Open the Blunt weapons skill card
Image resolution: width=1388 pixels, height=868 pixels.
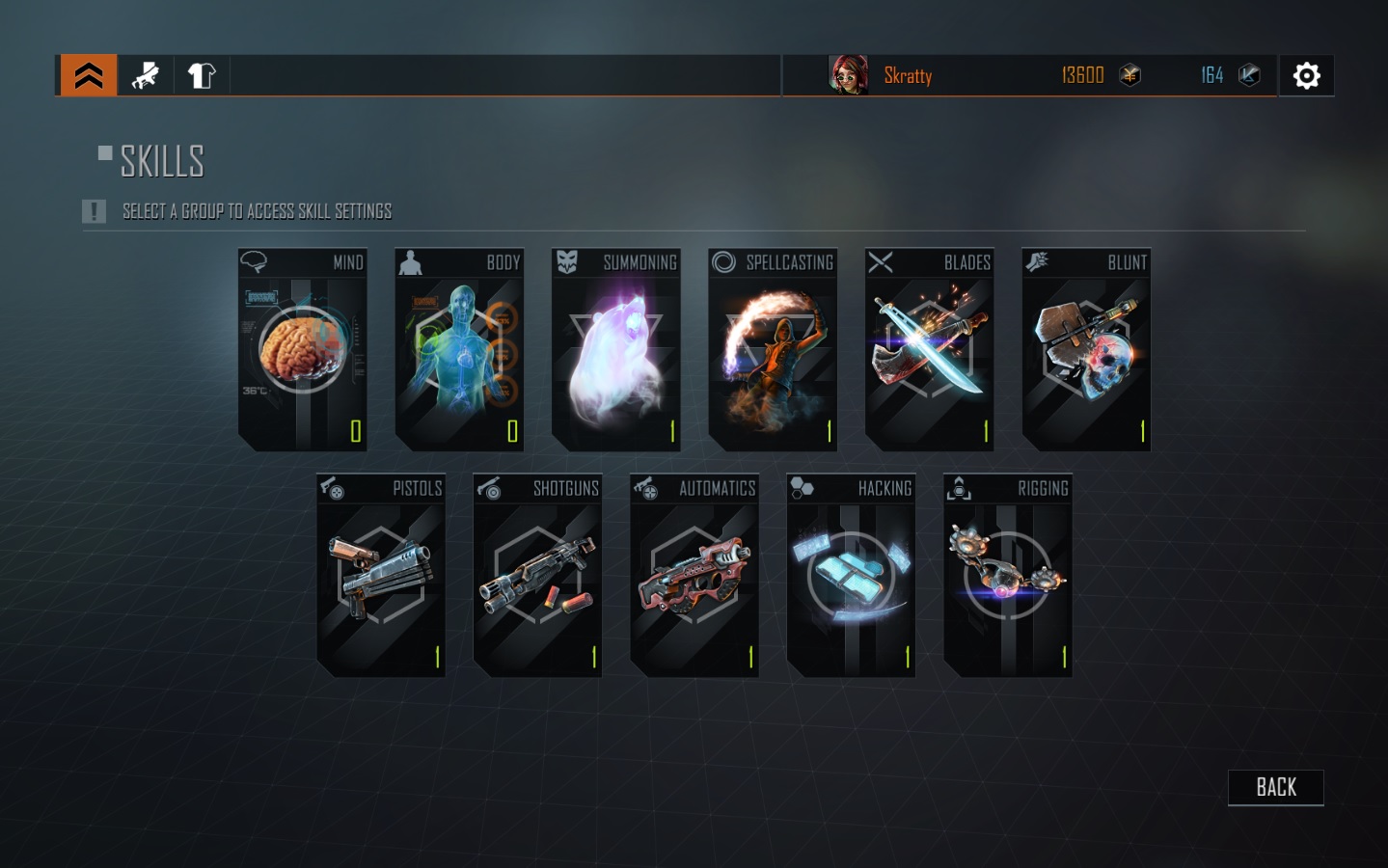[1086, 350]
